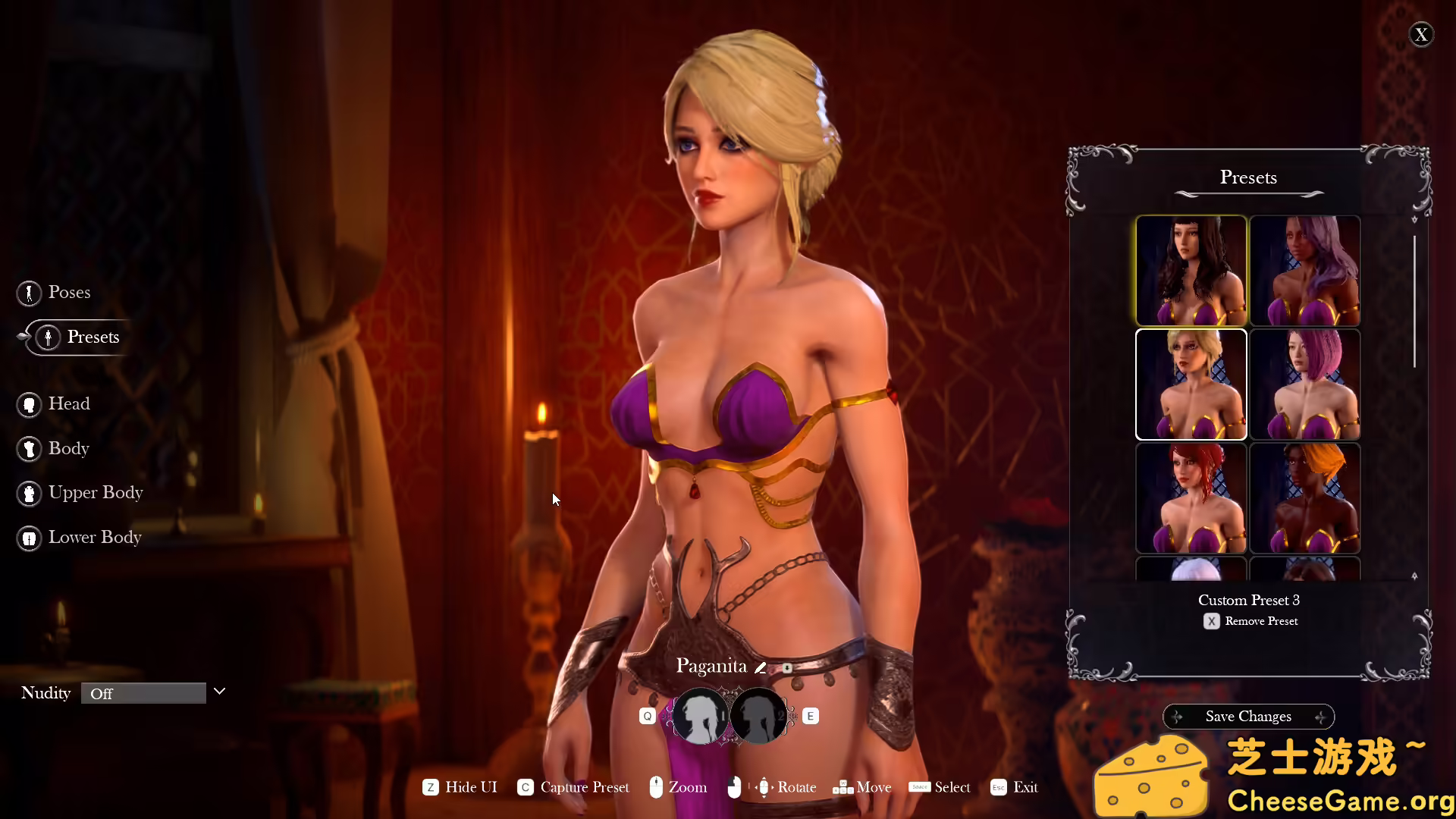Select the Body icon on the left
Image resolution: width=1456 pixels, height=819 pixels.
[30, 448]
